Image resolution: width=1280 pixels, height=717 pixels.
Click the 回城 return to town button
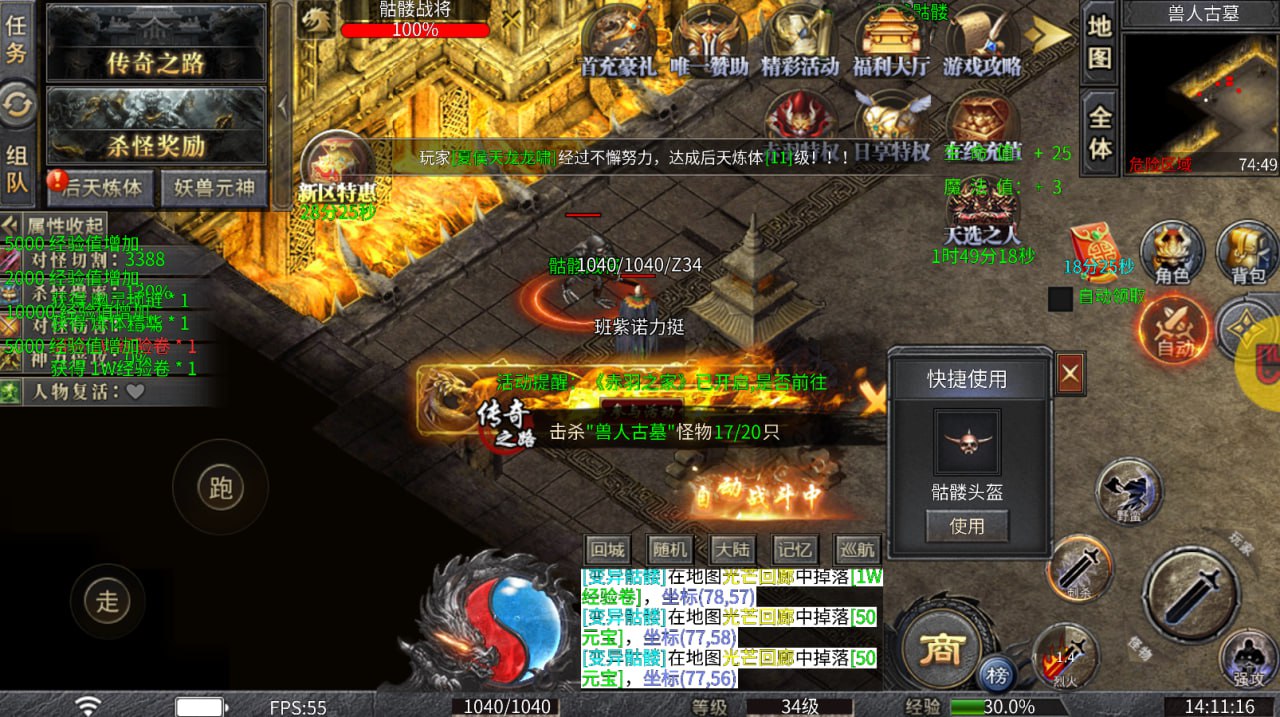(607, 549)
